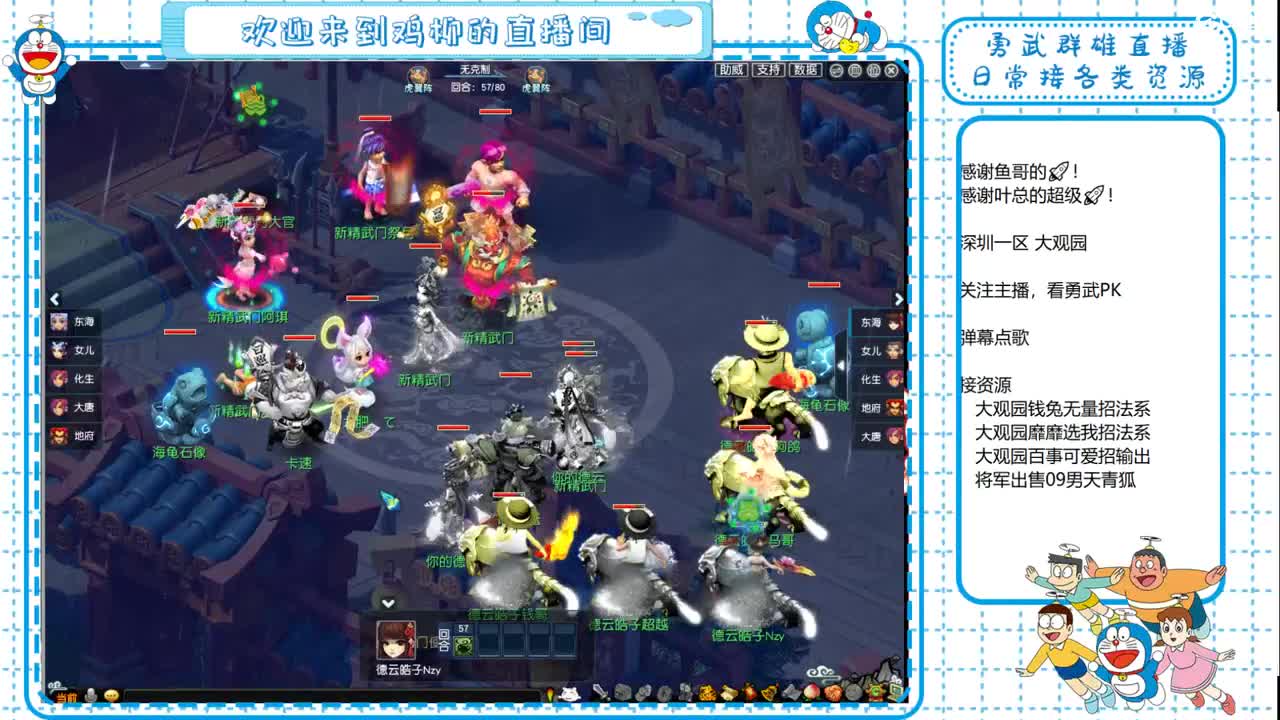Collapse the left faction panel with its chevron
Screen dimensions: 1280x720
pyautogui.click(x=54, y=299)
